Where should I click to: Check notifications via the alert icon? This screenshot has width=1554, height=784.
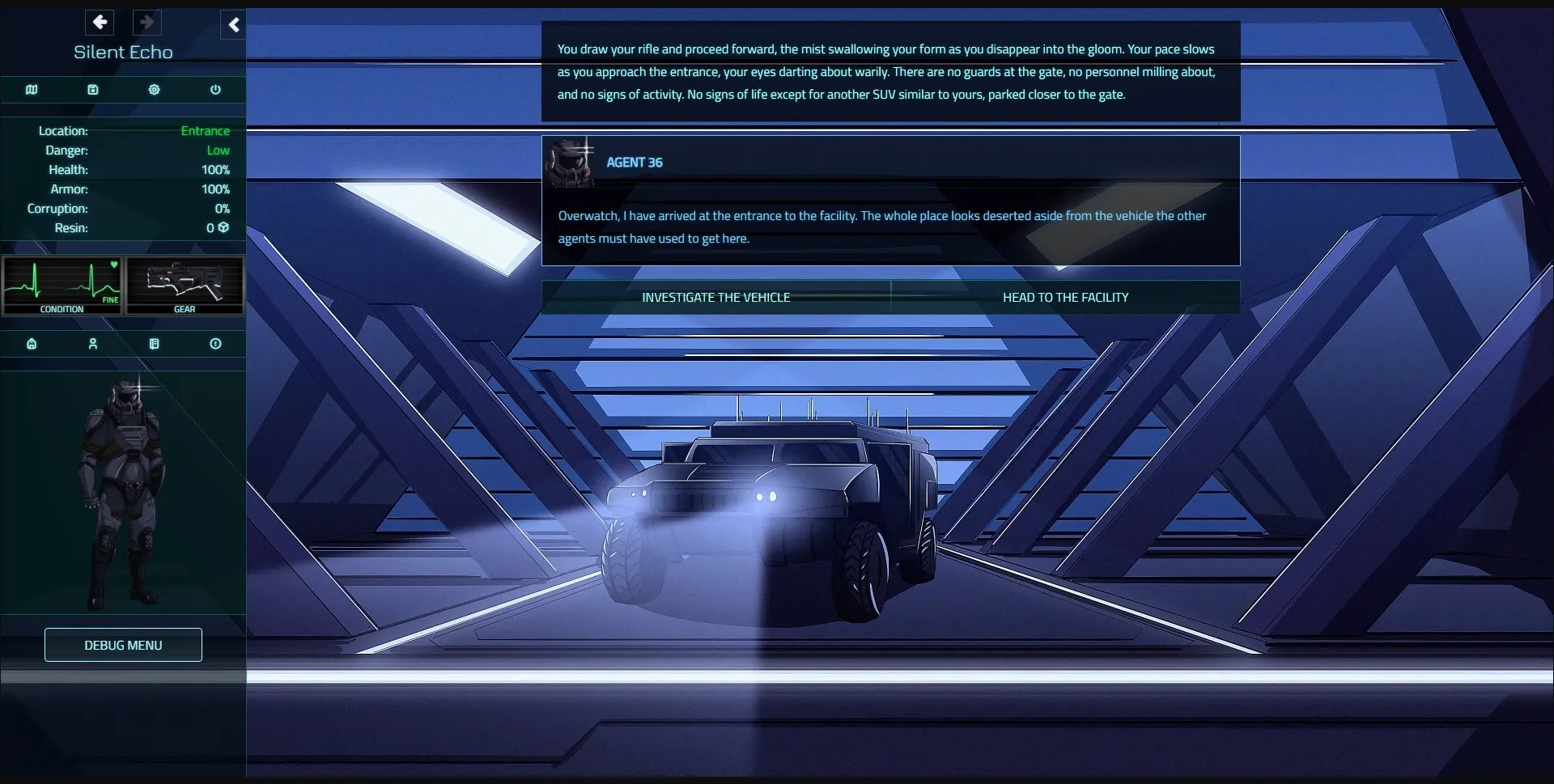point(214,343)
